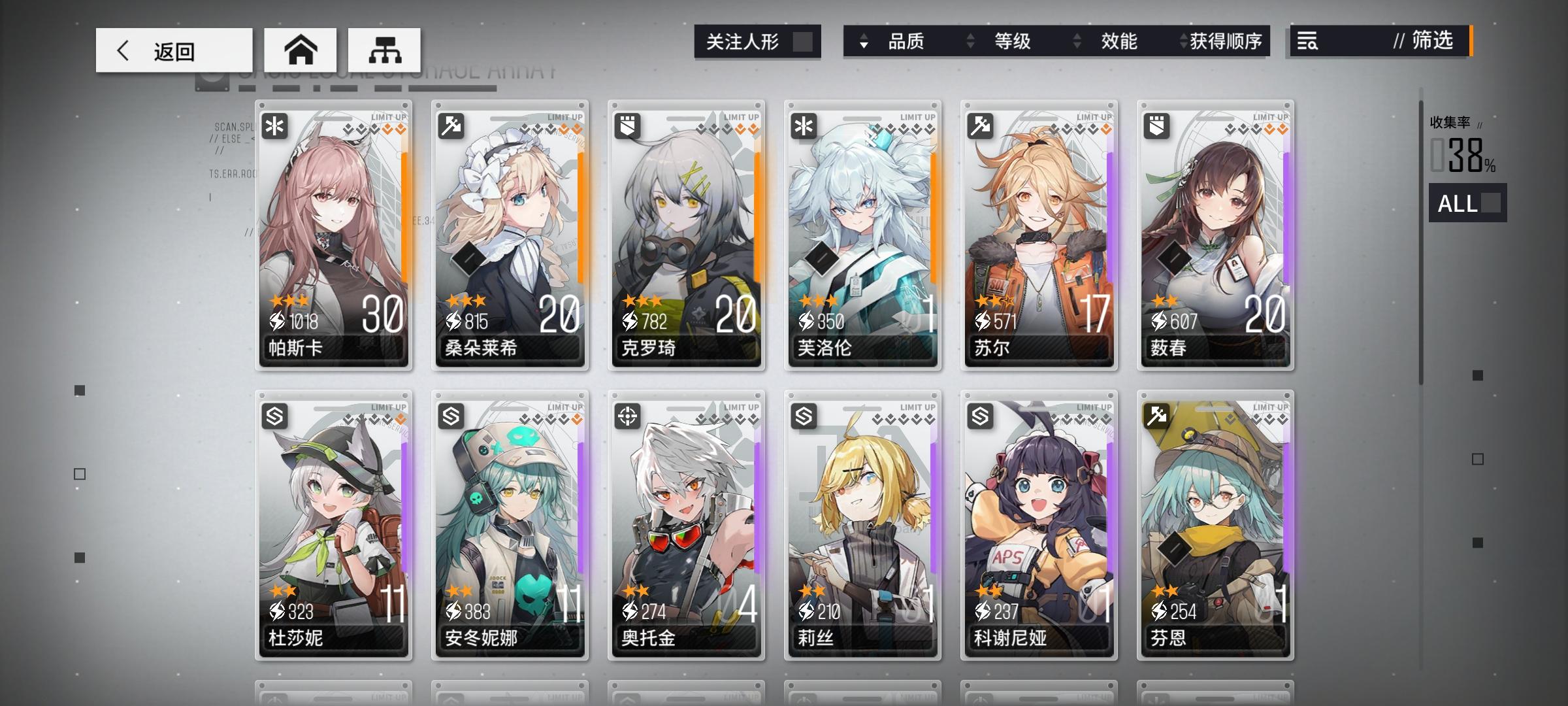Viewport: 1568px width, 706px height.
Task: Select the snowflake class icon on 帕斯卡's card
Action: tap(275, 127)
